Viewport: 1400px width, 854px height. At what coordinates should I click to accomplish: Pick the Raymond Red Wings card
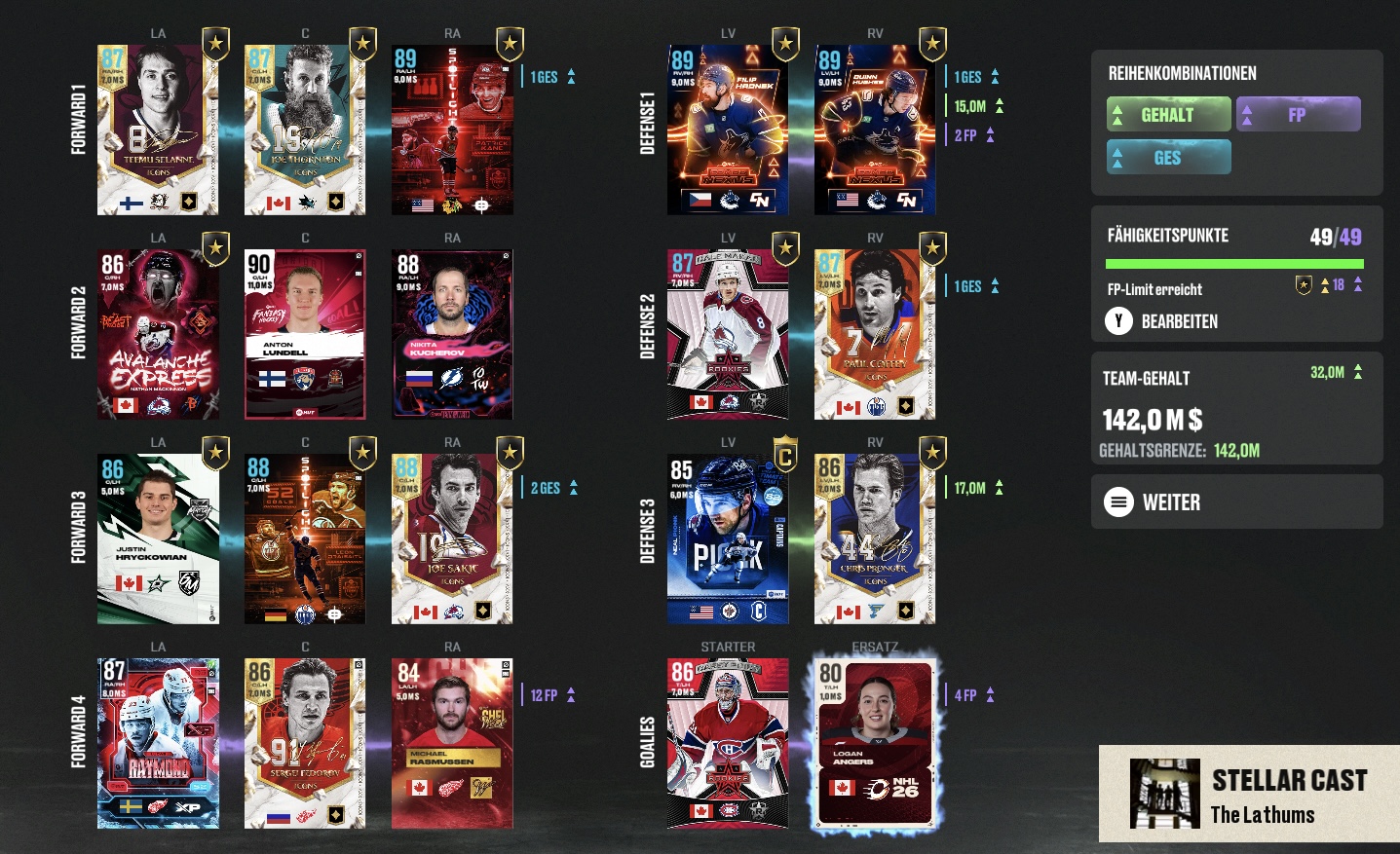[158, 743]
